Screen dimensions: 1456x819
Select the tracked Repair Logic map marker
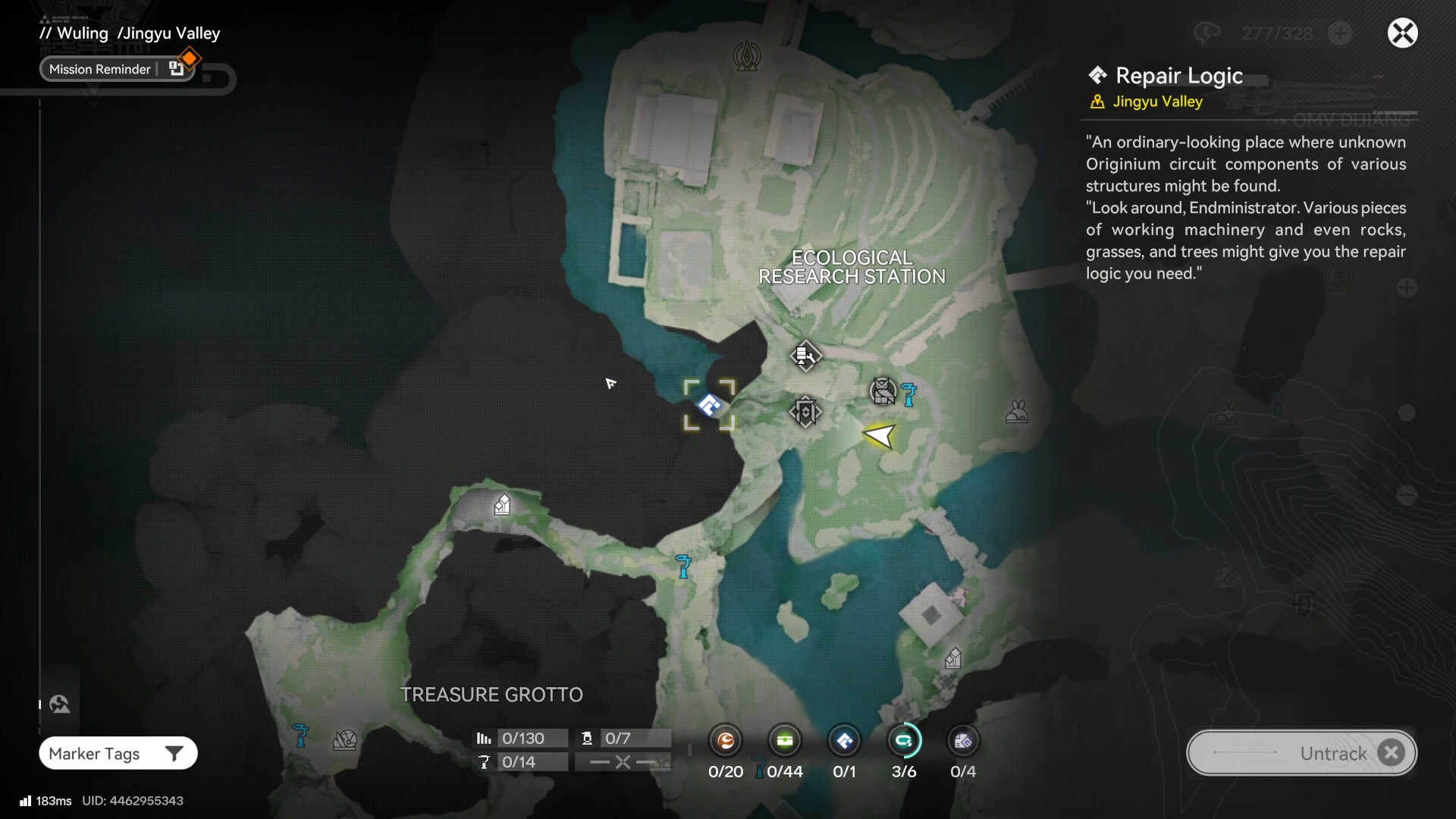[x=709, y=405]
